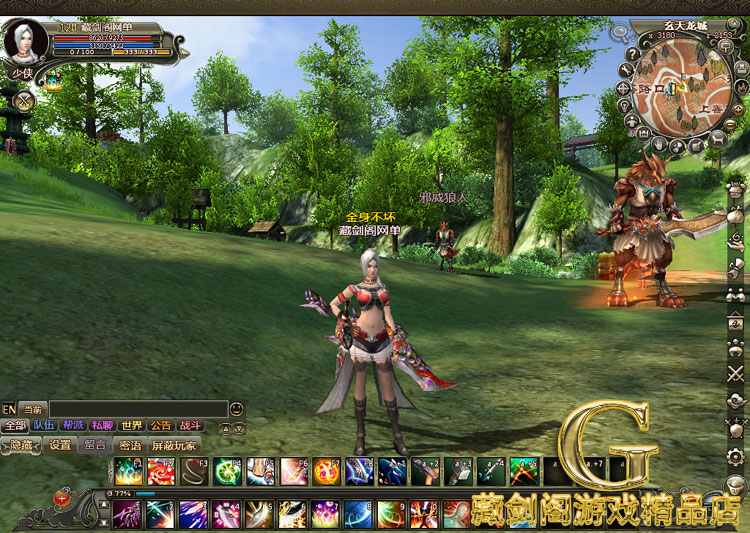Show the 世界 world chat tab

(131, 425)
